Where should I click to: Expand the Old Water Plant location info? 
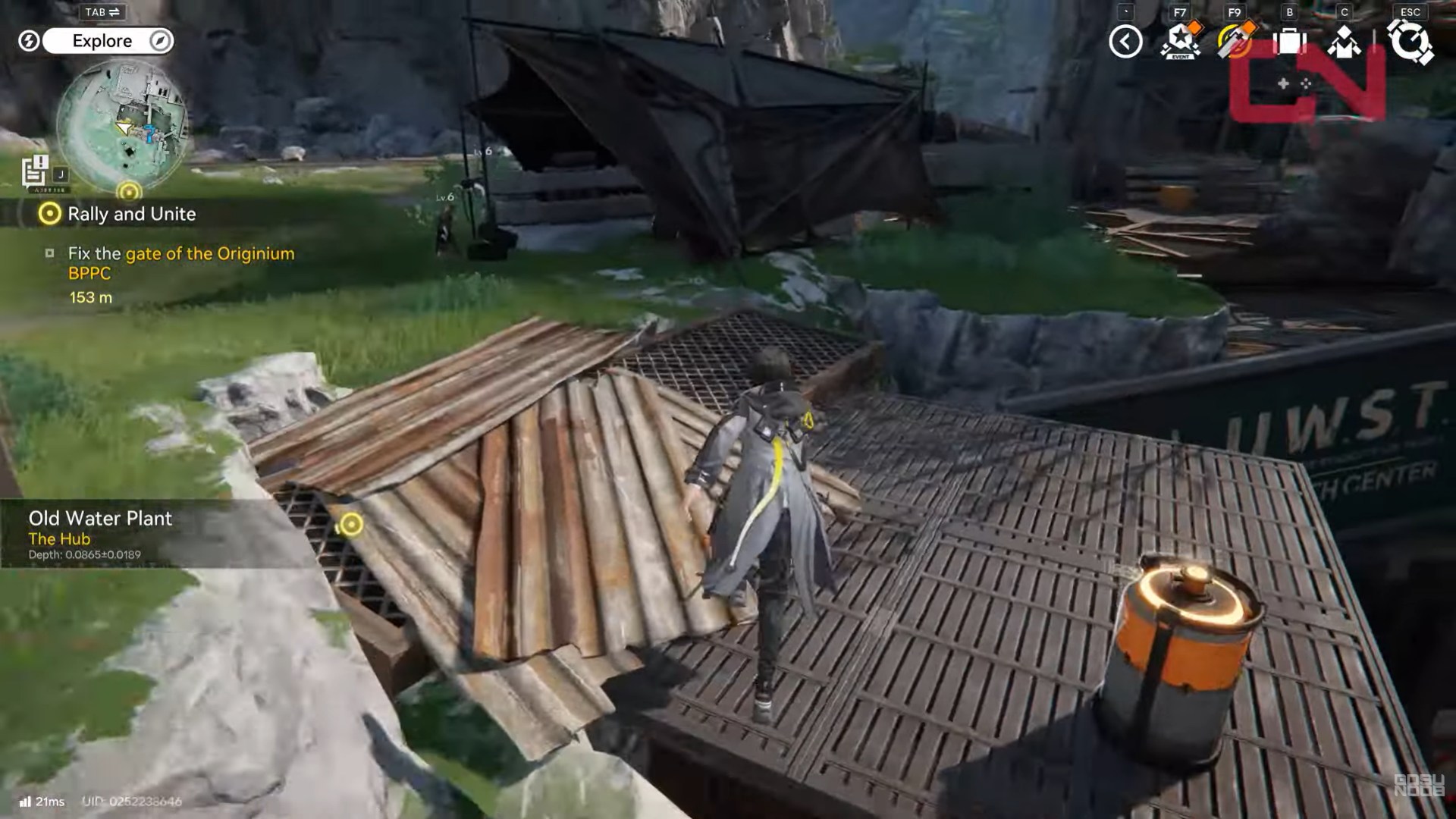99,519
